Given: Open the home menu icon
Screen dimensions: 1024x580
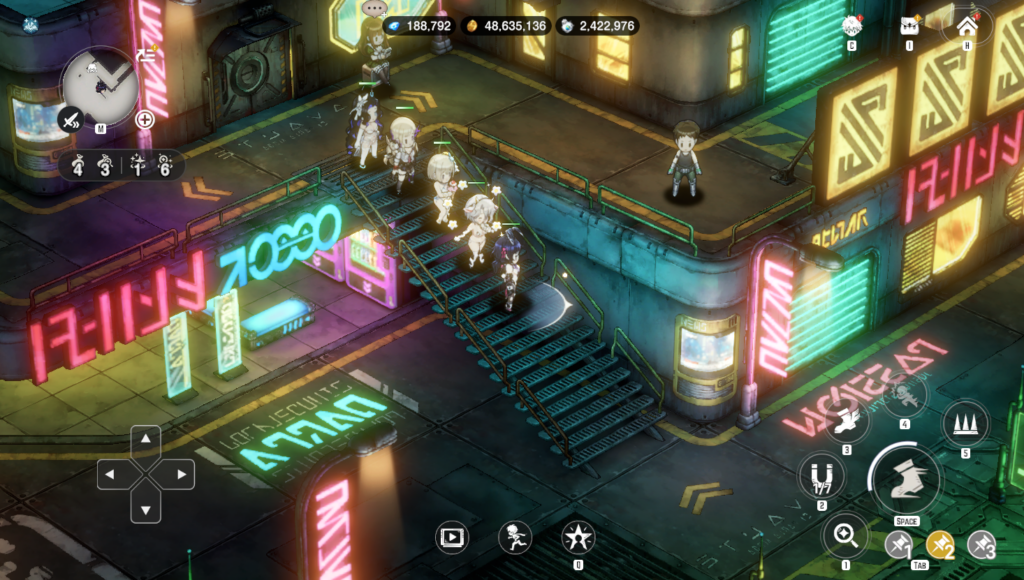Looking at the screenshot, I should click(x=966, y=26).
